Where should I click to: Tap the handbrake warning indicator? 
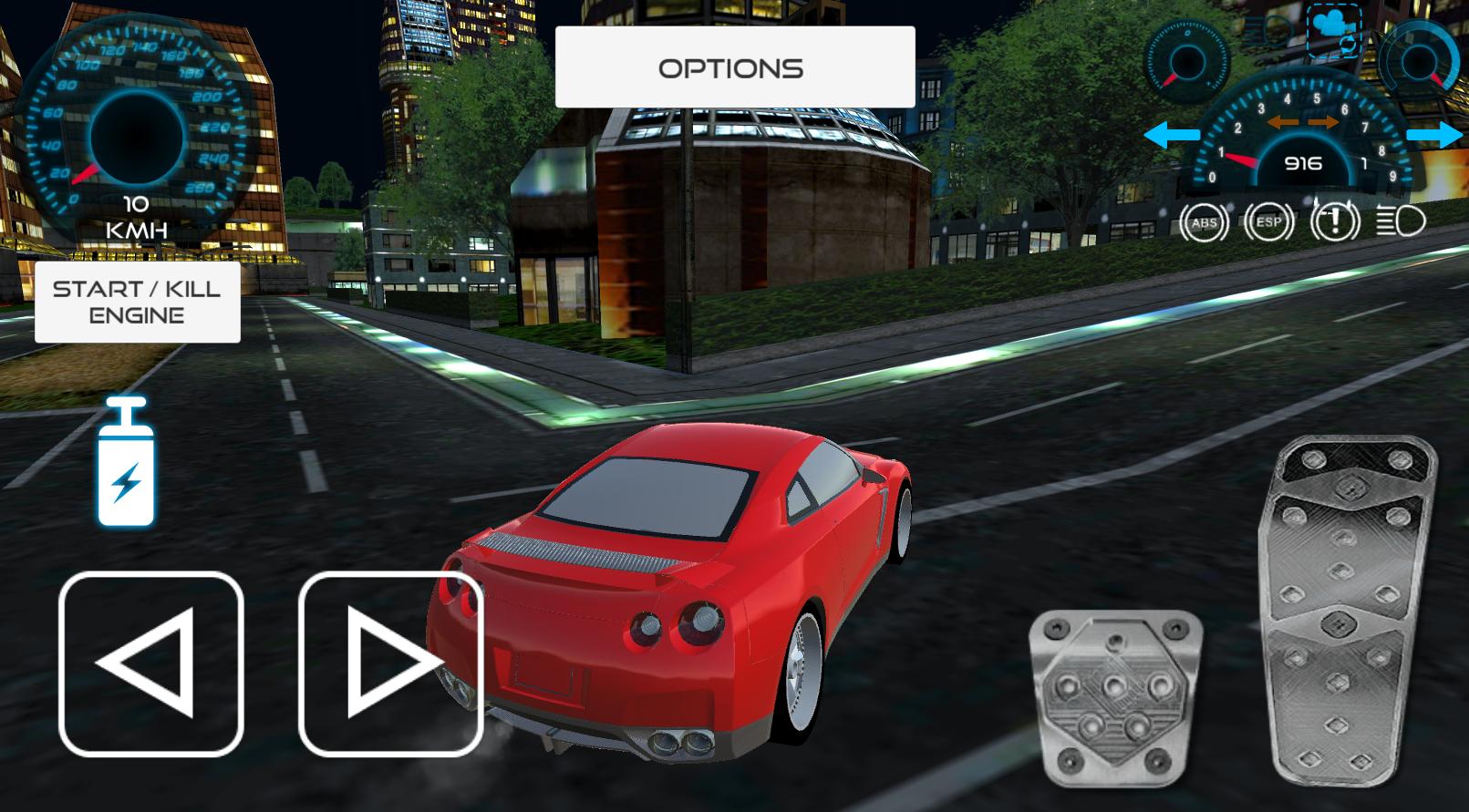pyautogui.click(x=1332, y=221)
